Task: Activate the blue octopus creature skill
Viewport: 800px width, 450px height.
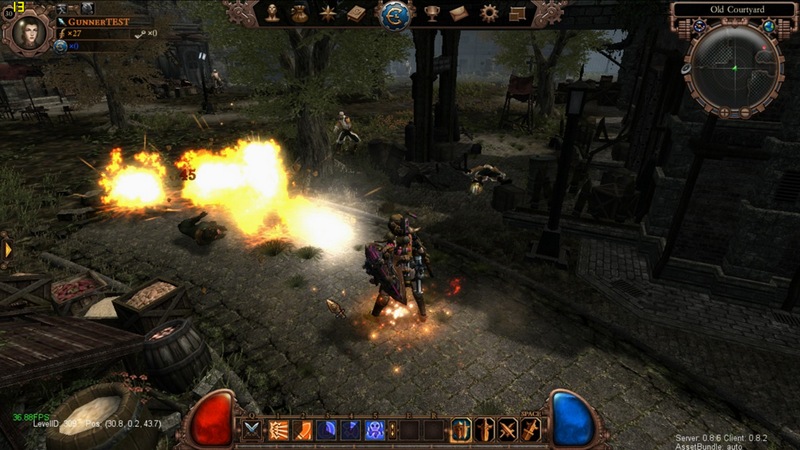Action: pyautogui.click(x=376, y=430)
